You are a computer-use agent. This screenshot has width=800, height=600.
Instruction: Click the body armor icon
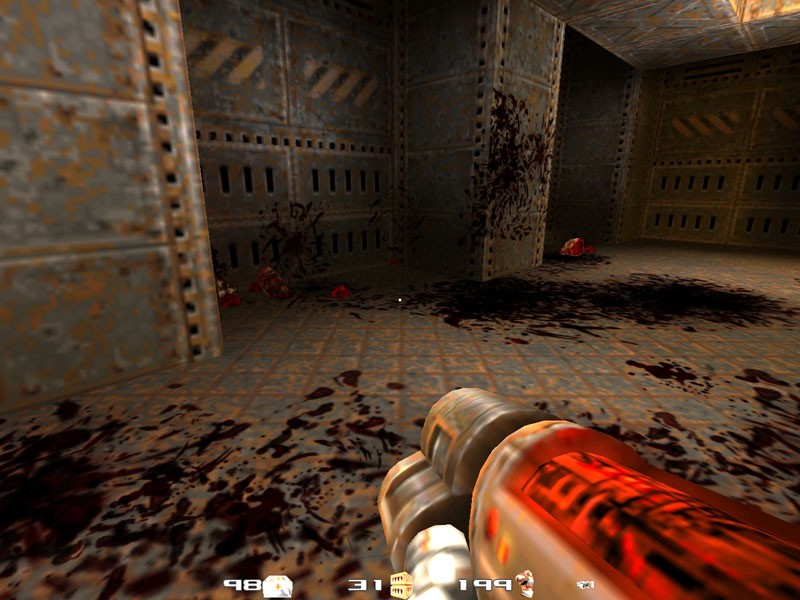point(525,584)
